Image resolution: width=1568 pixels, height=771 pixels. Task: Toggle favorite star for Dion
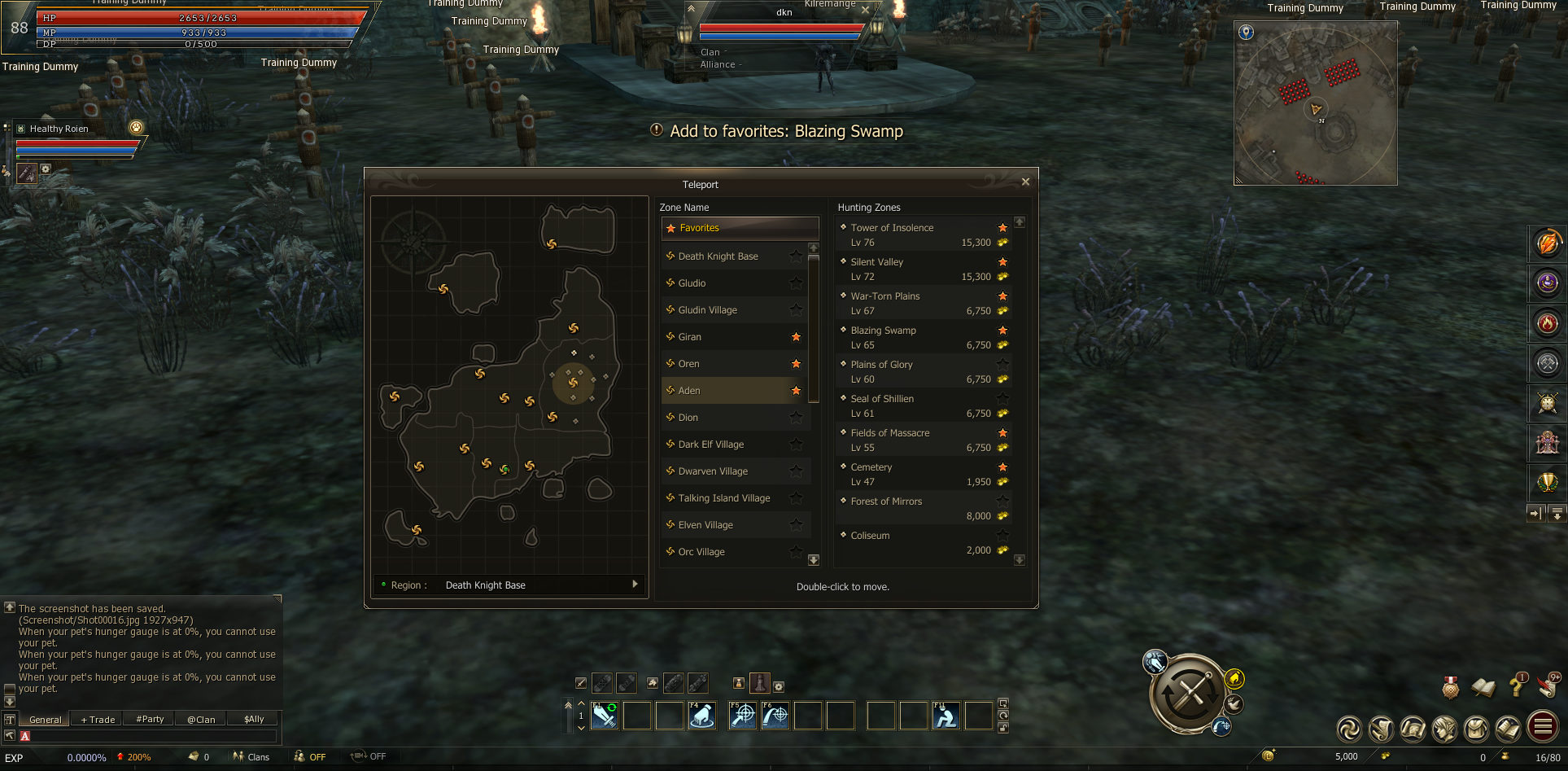(796, 418)
